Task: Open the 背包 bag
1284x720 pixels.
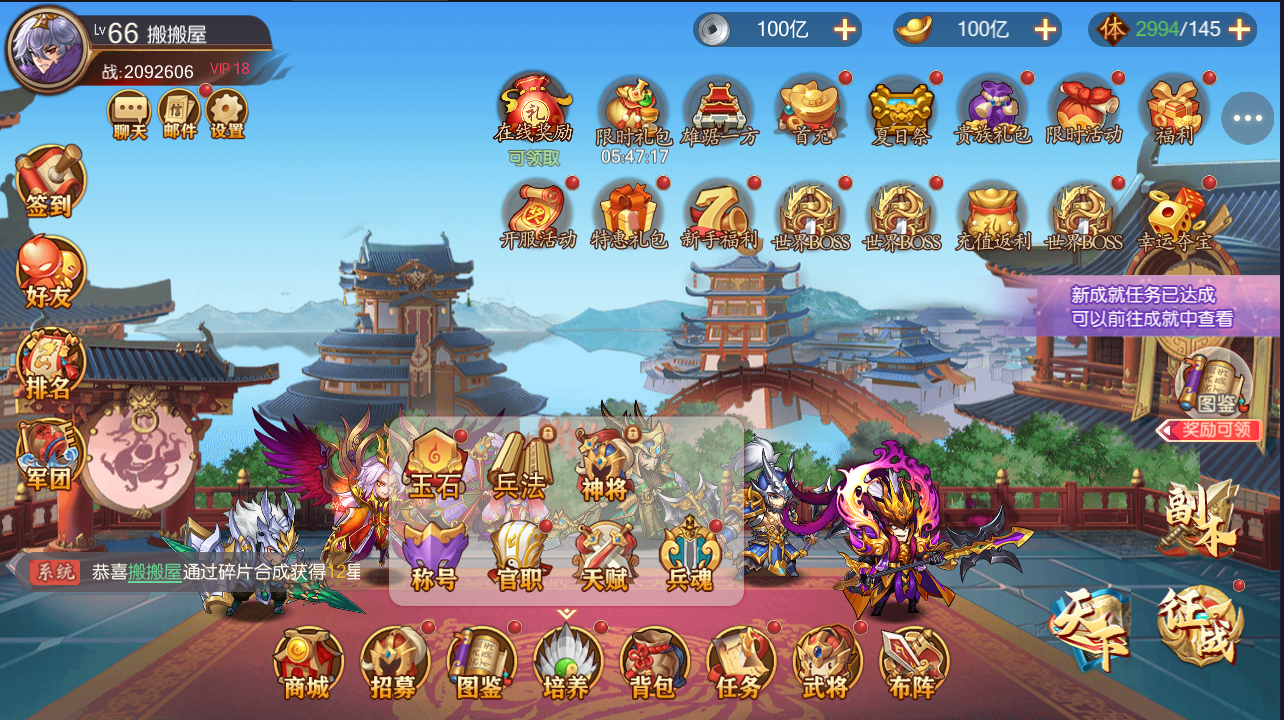Action: pyautogui.click(x=653, y=662)
